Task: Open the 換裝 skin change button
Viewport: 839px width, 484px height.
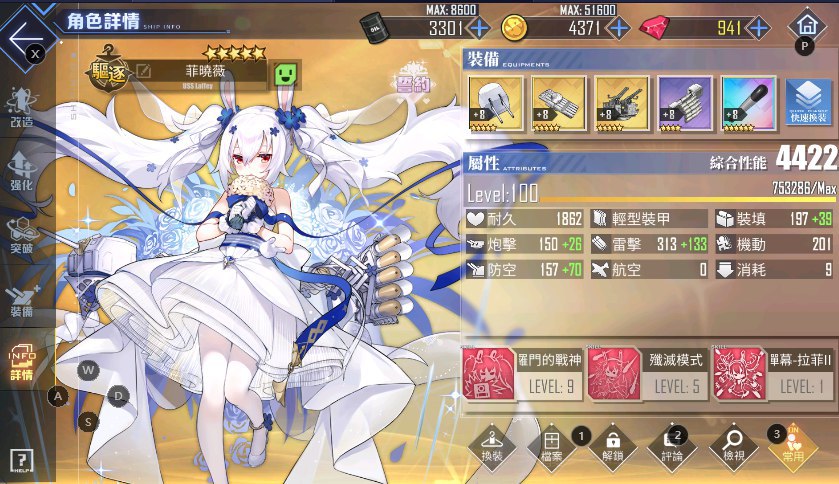Action: 491,446
